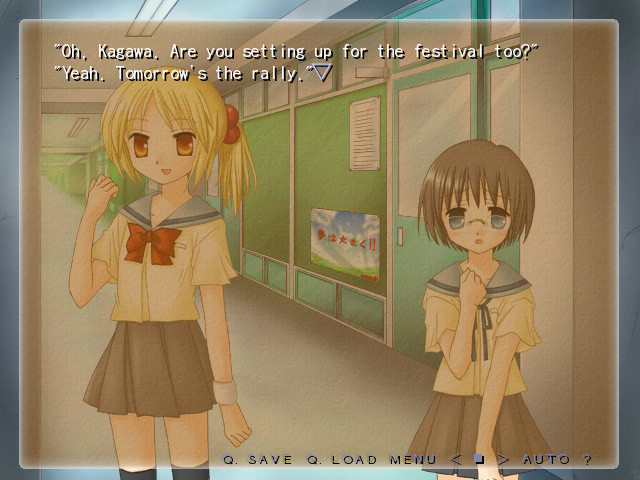Click the square stop button

point(479,459)
